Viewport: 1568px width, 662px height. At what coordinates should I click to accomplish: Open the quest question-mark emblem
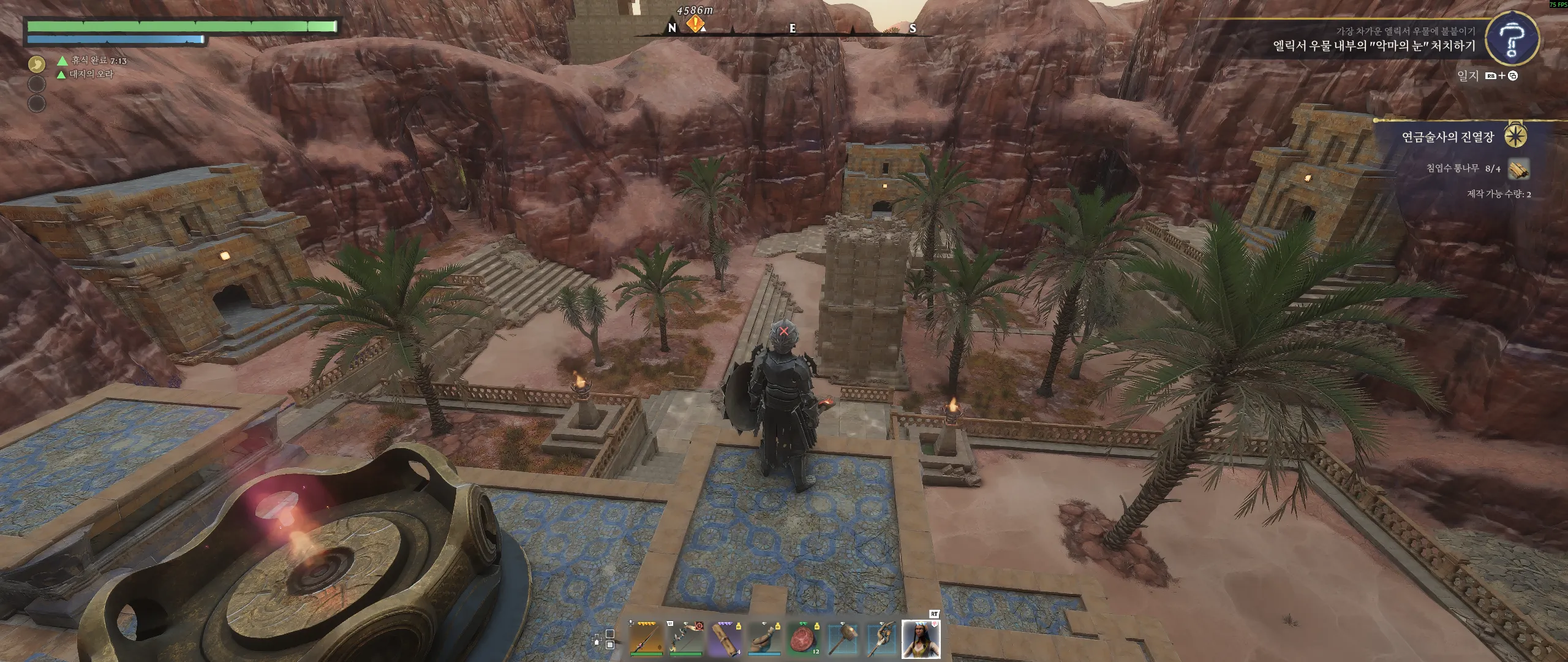coord(1512,39)
